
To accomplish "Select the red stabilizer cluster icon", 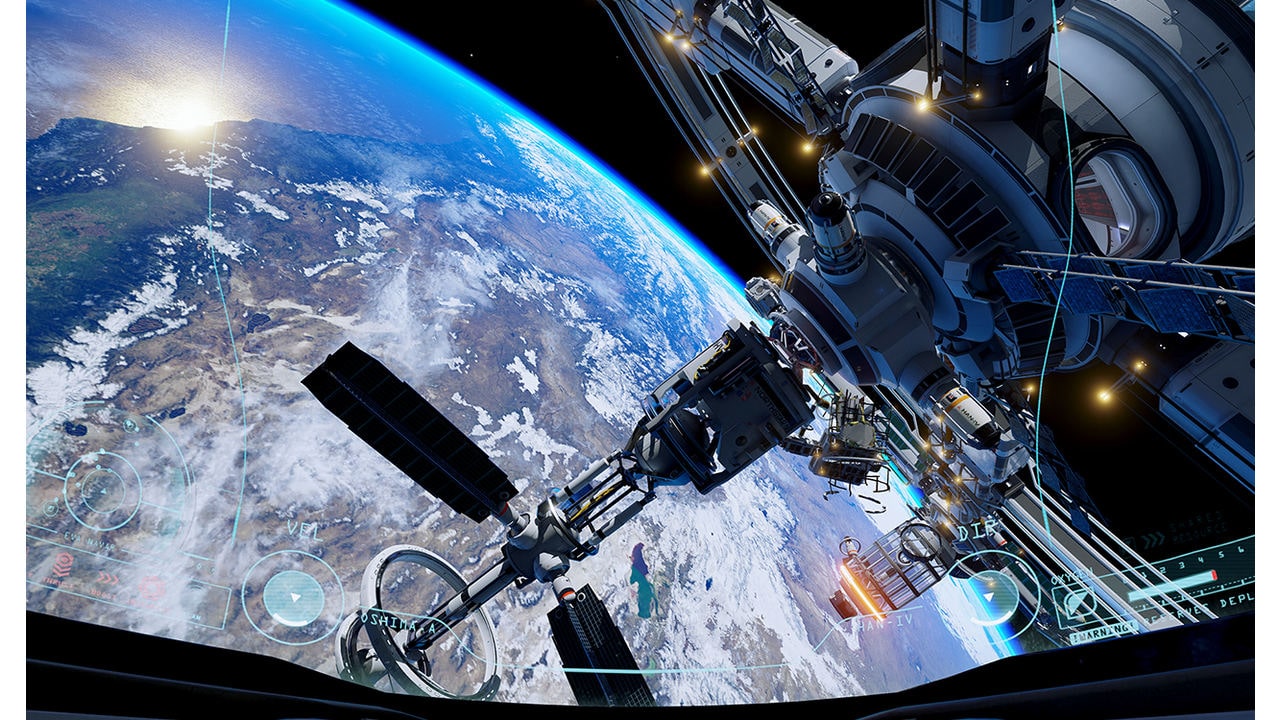I will [153, 585].
